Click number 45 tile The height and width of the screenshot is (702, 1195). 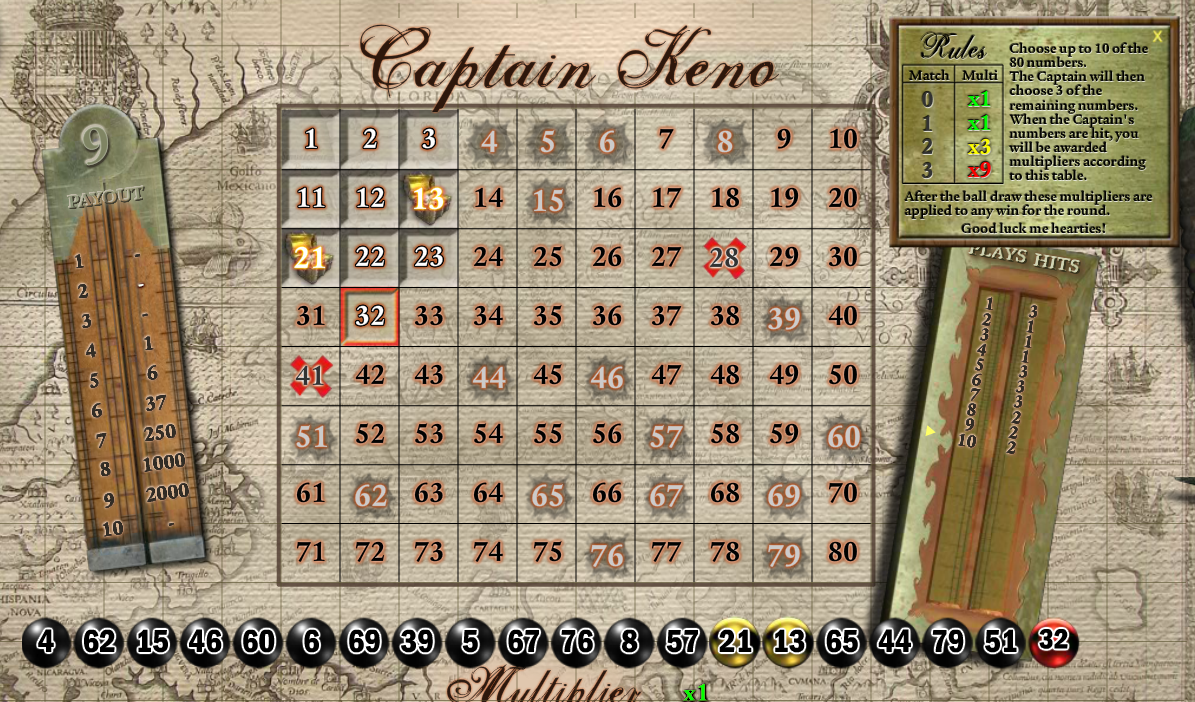[547, 376]
